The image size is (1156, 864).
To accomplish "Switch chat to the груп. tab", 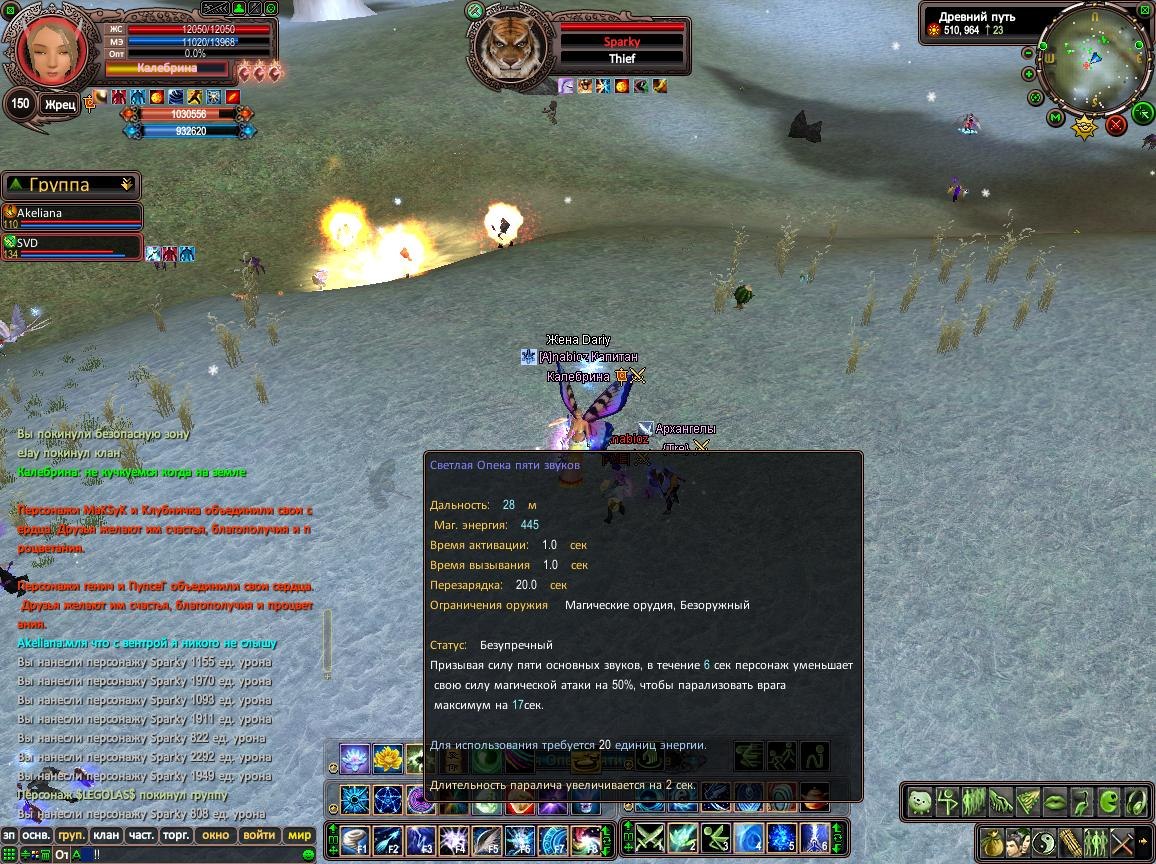I will tap(71, 835).
